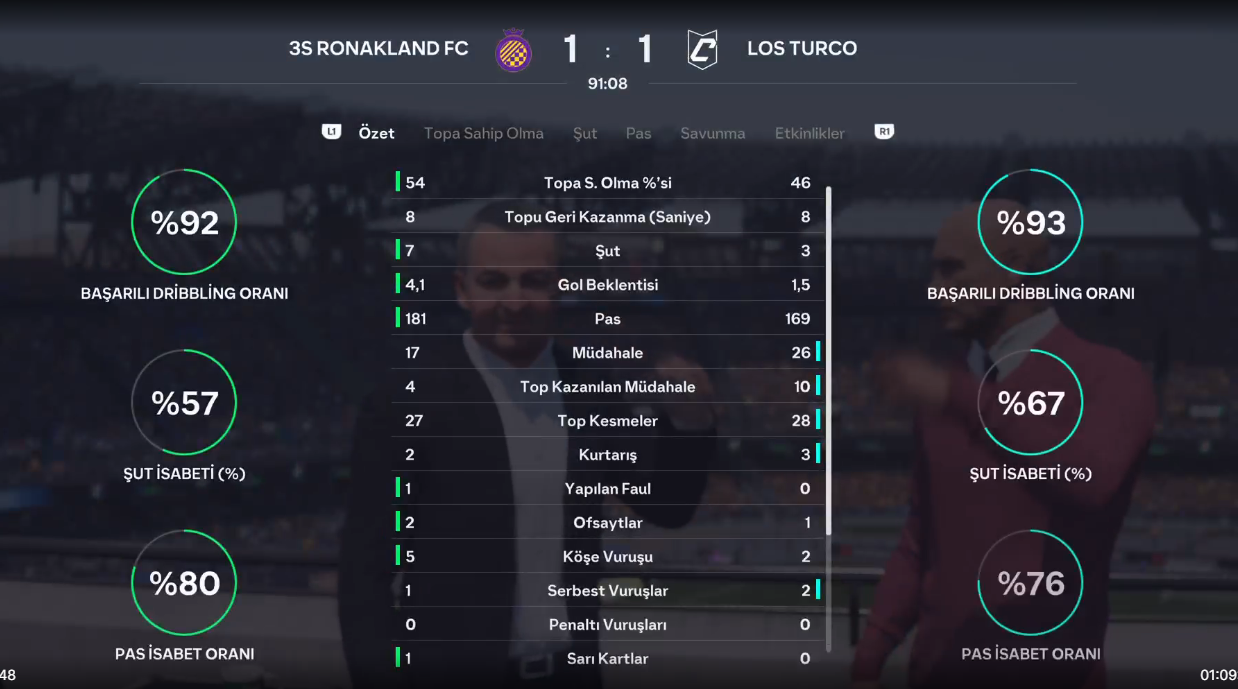
Task: Show the Pas statistics tab
Action: (638, 133)
